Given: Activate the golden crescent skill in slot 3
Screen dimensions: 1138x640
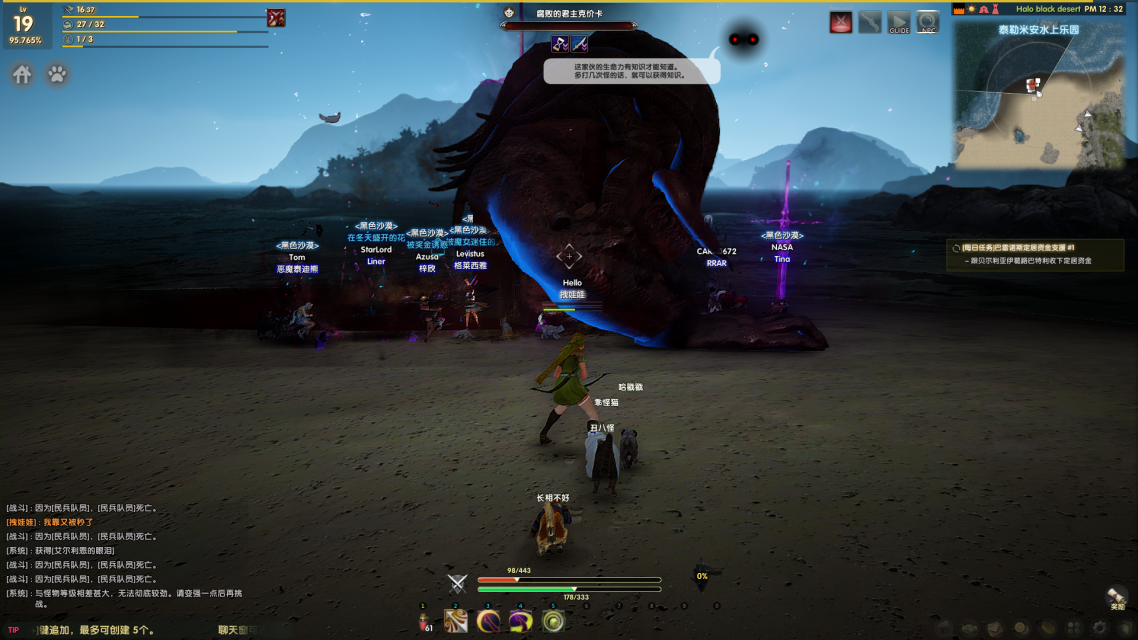Looking at the screenshot, I should [488, 622].
